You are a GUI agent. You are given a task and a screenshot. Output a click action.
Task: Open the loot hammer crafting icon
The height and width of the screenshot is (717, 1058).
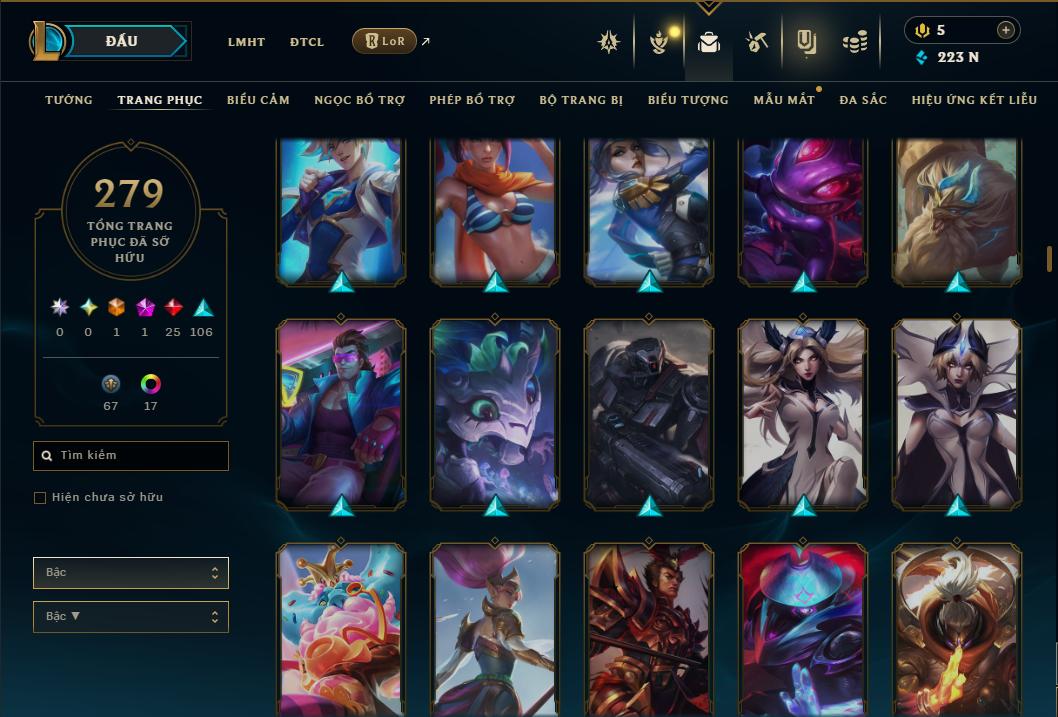tap(757, 42)
